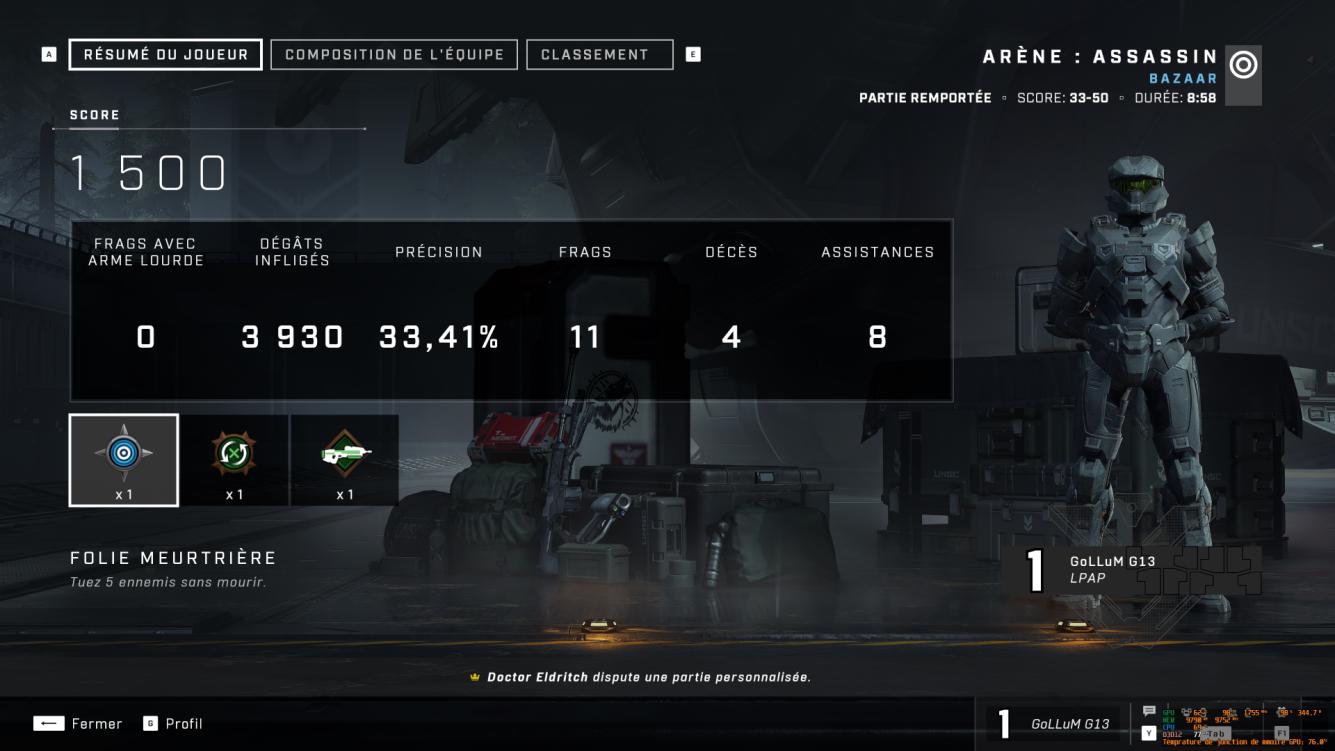Click the chat message icon in bottom bar

click(1148, 711)
